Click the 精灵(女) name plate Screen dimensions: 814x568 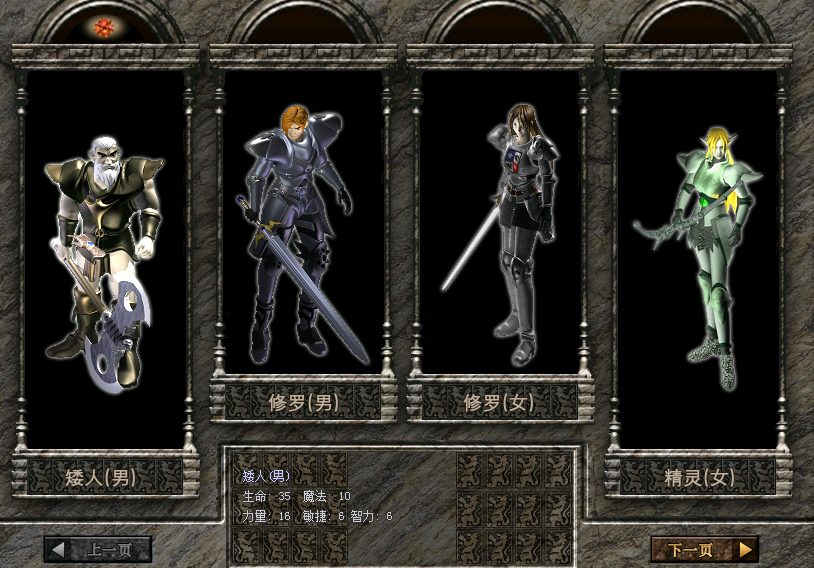point(699,477)
